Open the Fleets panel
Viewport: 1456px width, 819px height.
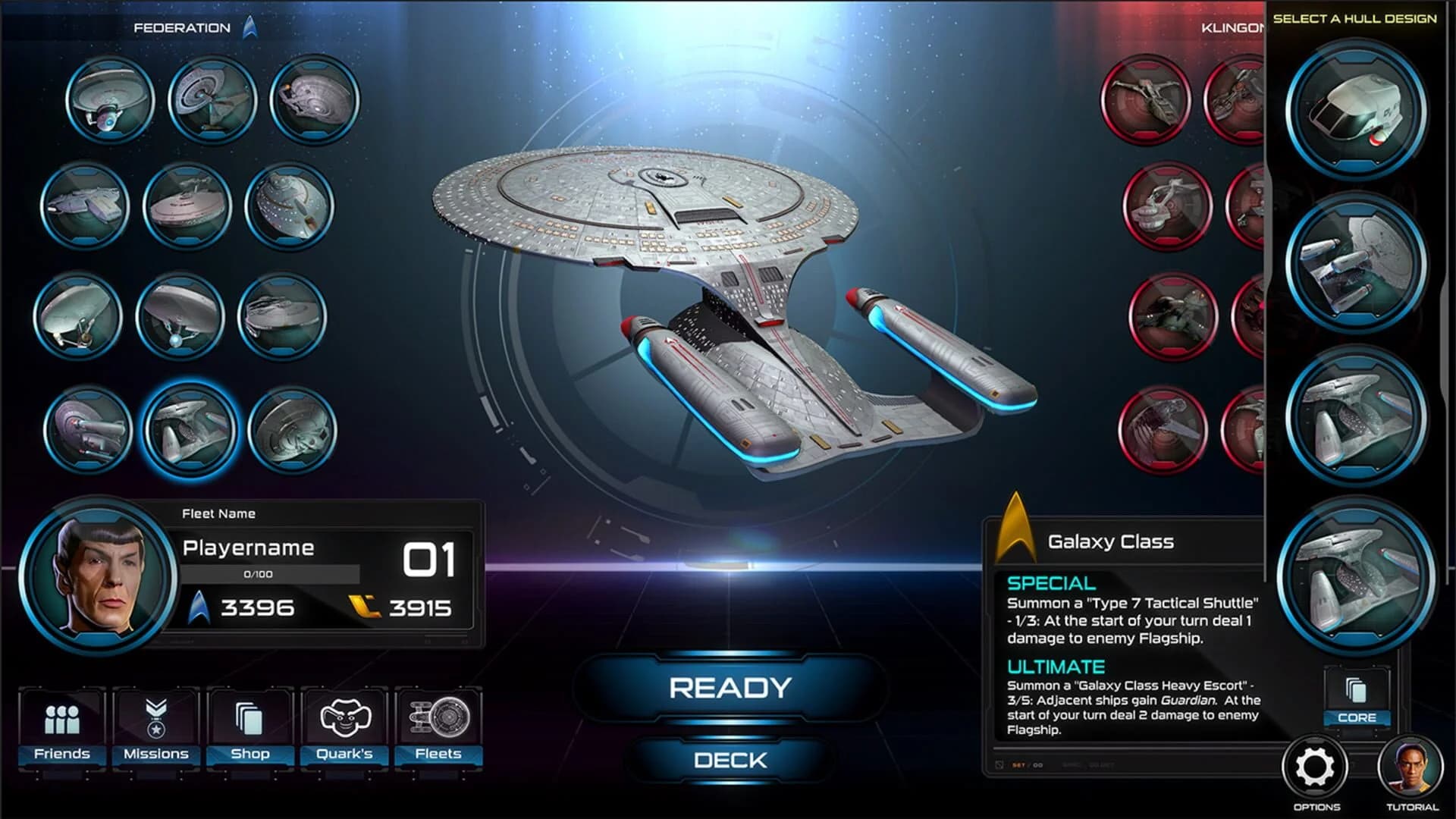tap(440, 728)
